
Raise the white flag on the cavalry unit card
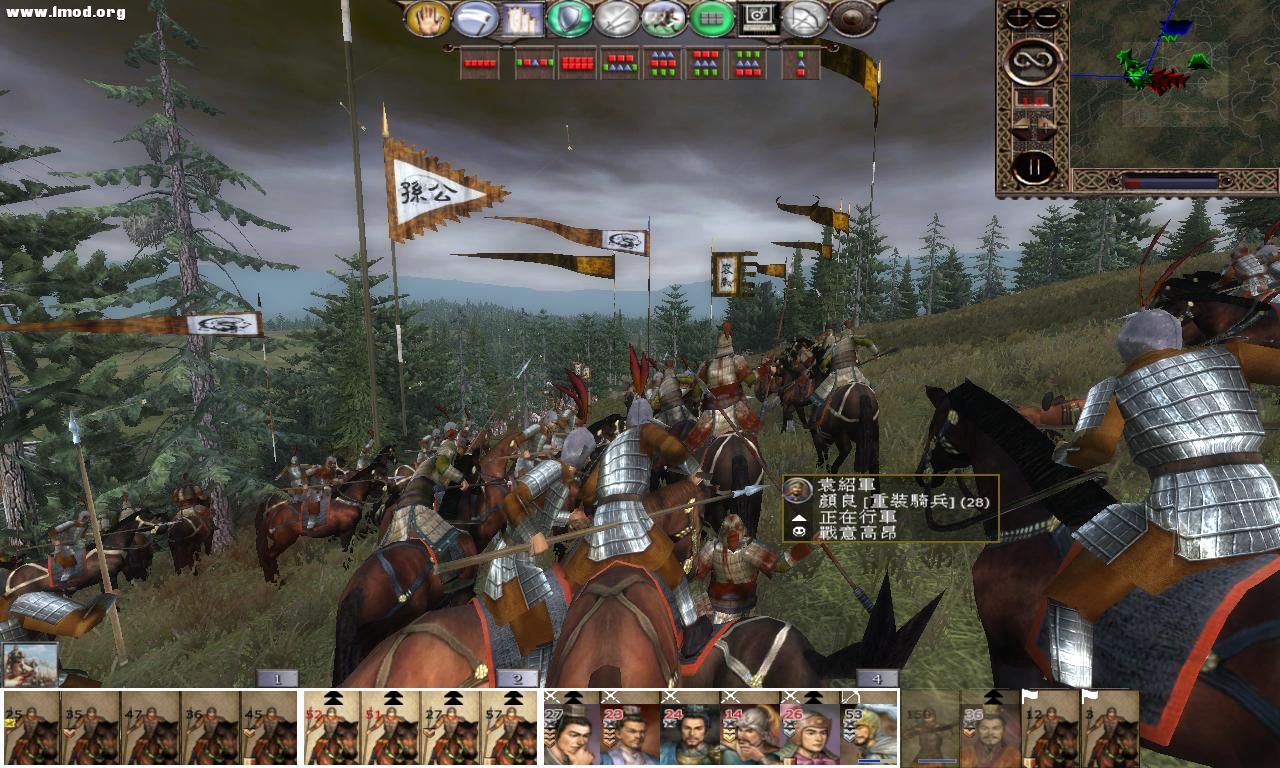(x=1030, y=695)
